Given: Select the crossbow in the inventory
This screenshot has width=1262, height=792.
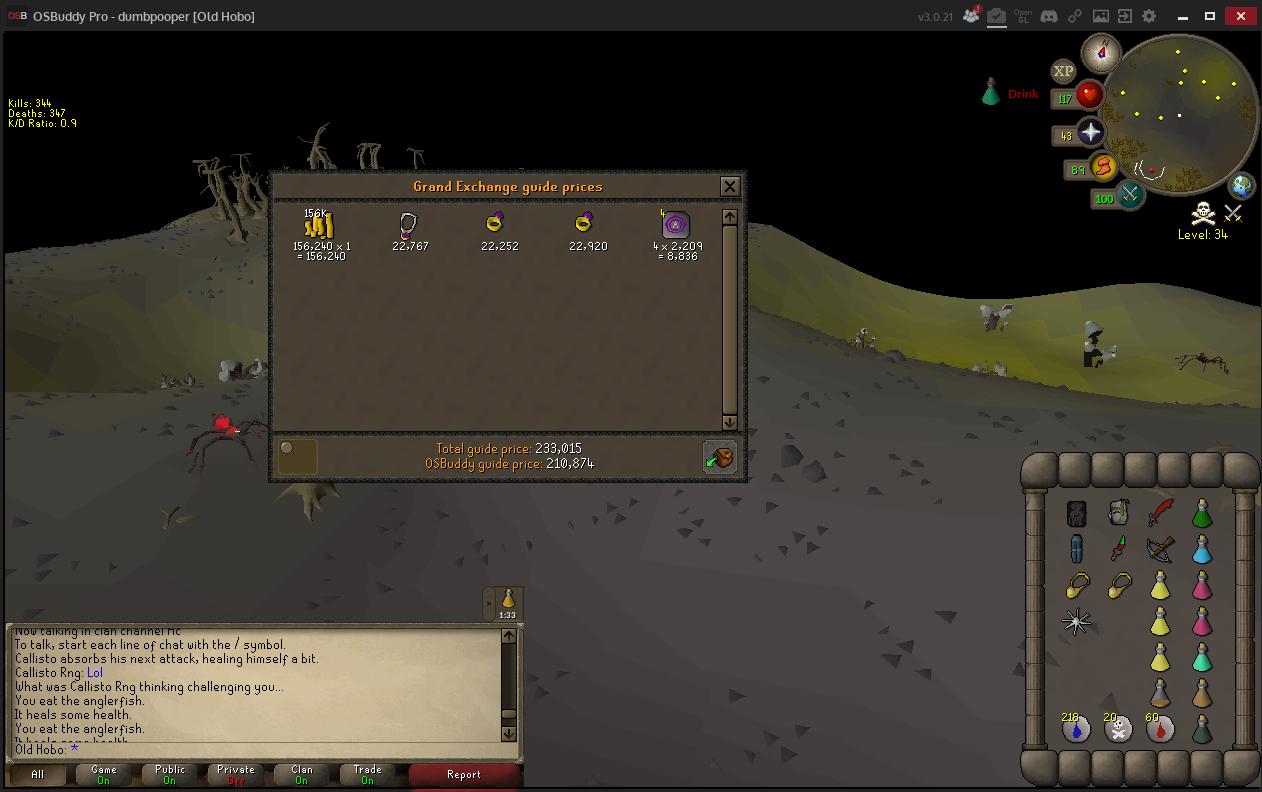Looking at the screenshot, I should pos(1160,548).
